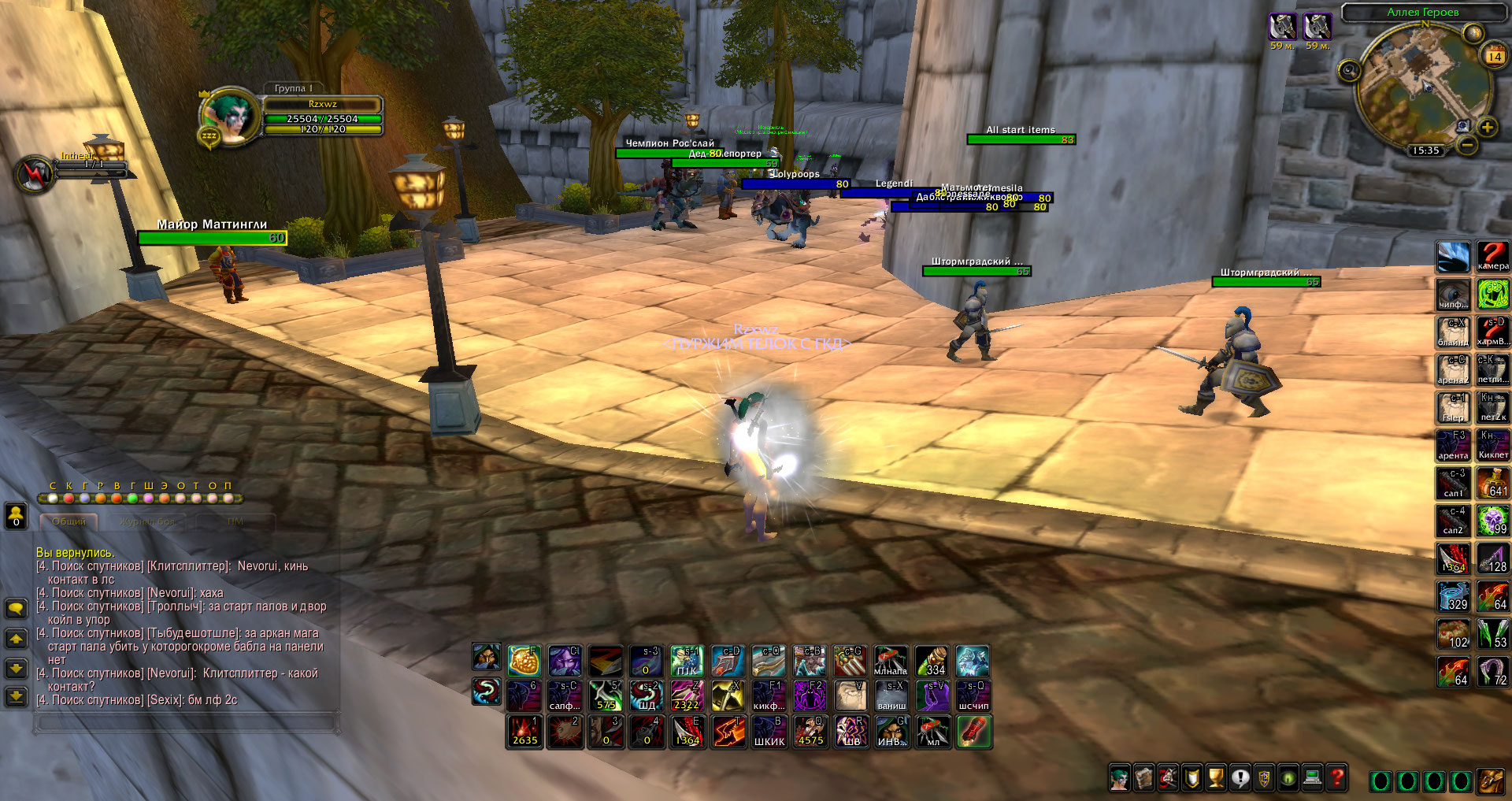1512x801 pixels.
Task: Open the red question mark help button
Action: tap(1336, 778)
